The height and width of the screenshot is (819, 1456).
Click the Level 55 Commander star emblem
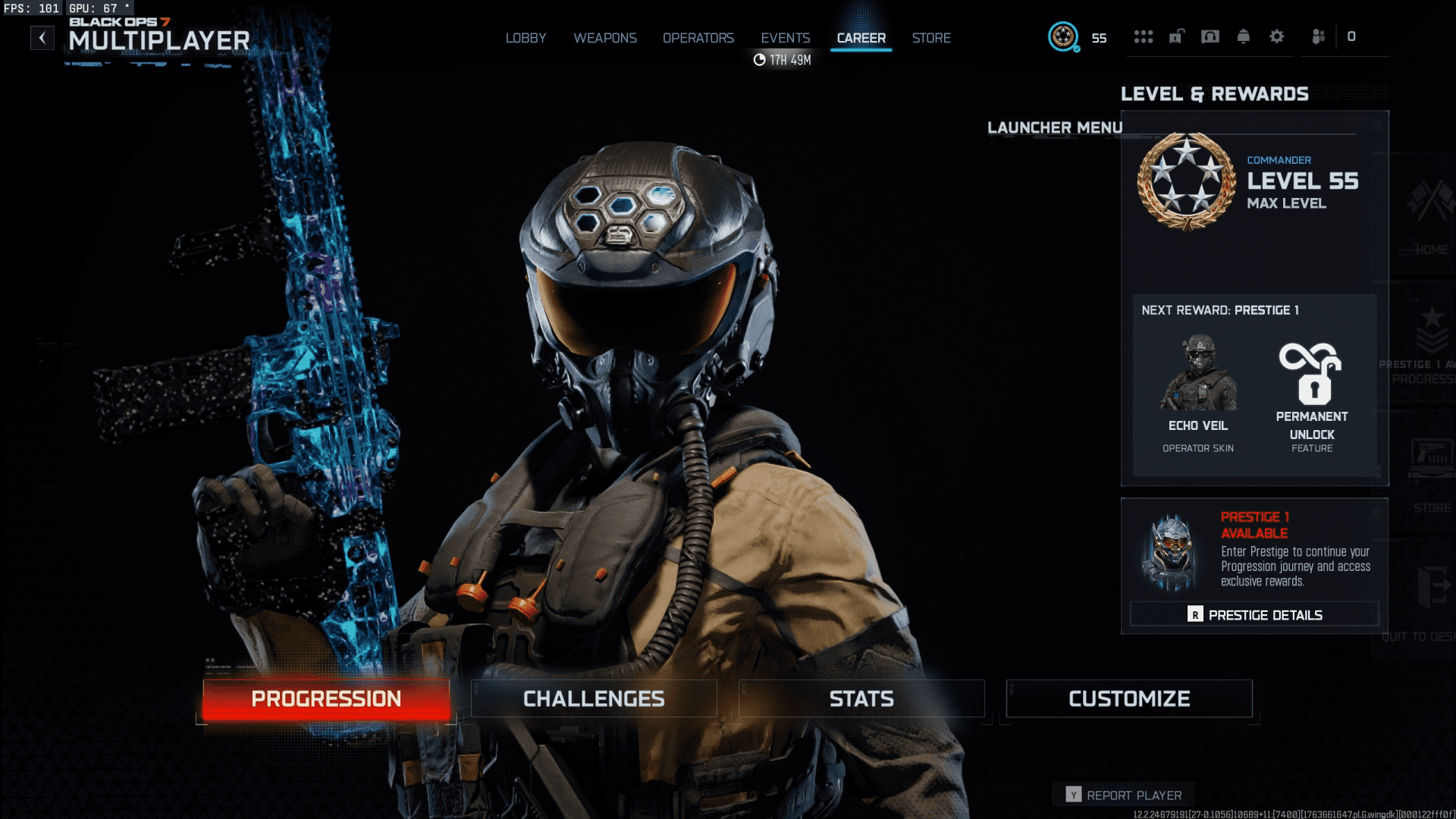[1186, 181]
